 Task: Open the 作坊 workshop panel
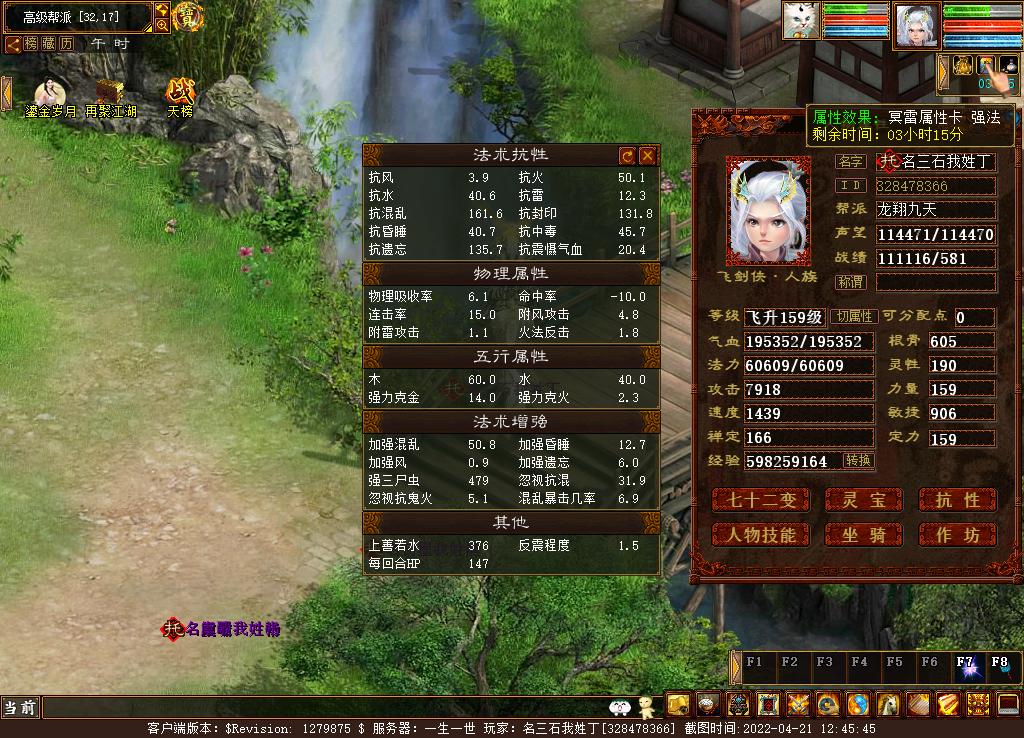[x=957, y=535]
